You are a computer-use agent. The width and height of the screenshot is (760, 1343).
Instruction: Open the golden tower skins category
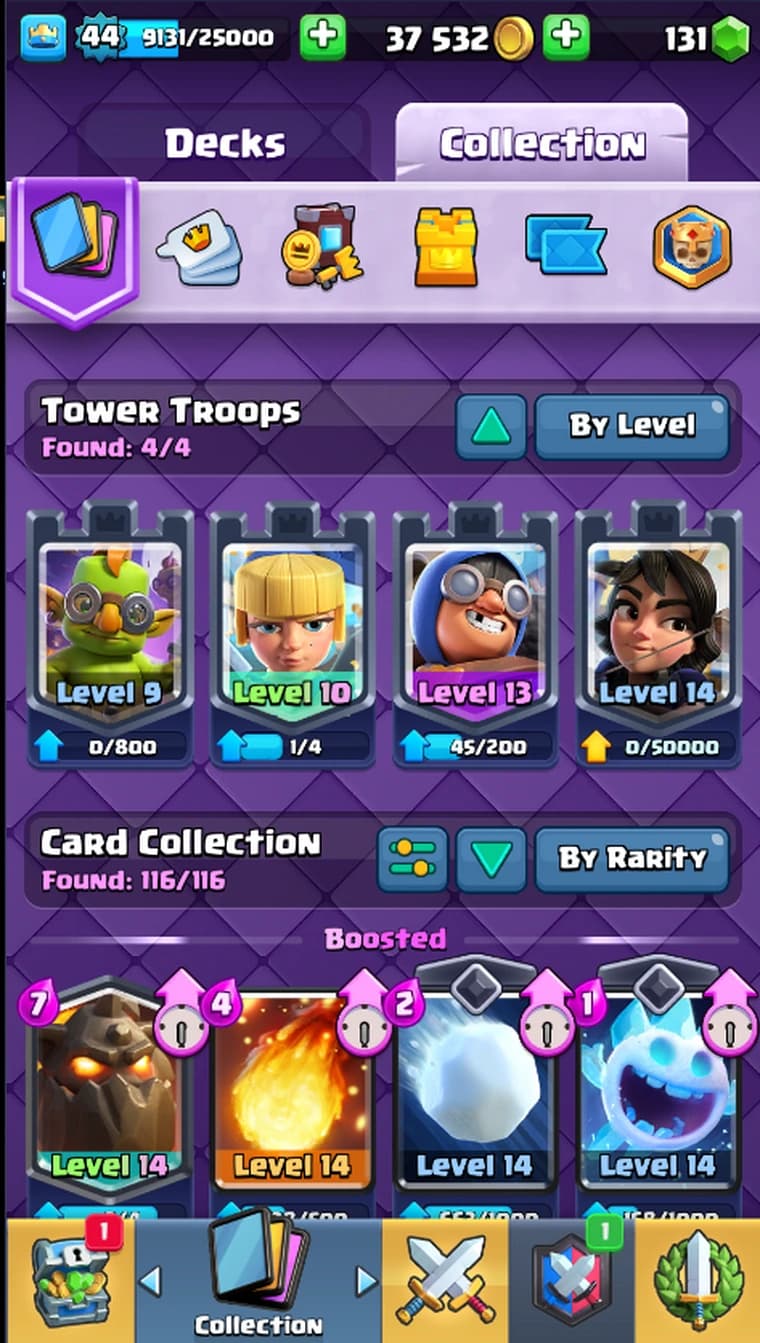(446, 247)
